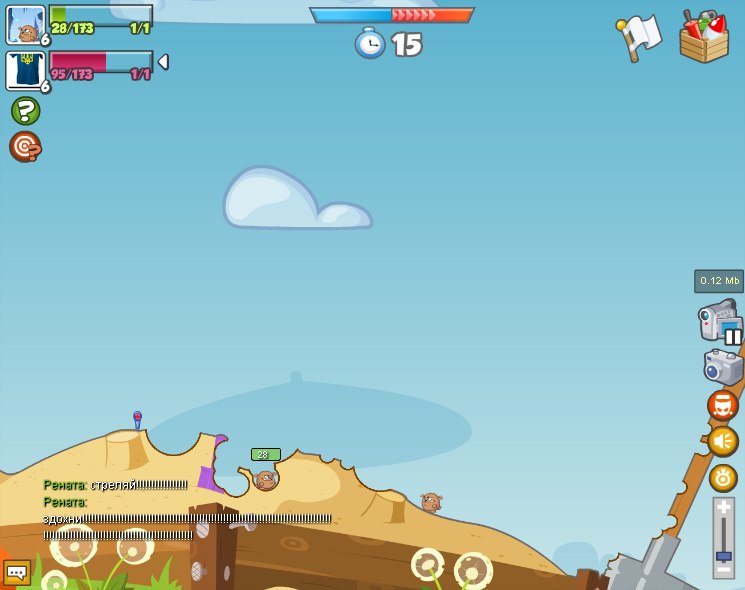Screen dimensions: 745x590
Task: Click the orange target hint button
Action: 25,147
